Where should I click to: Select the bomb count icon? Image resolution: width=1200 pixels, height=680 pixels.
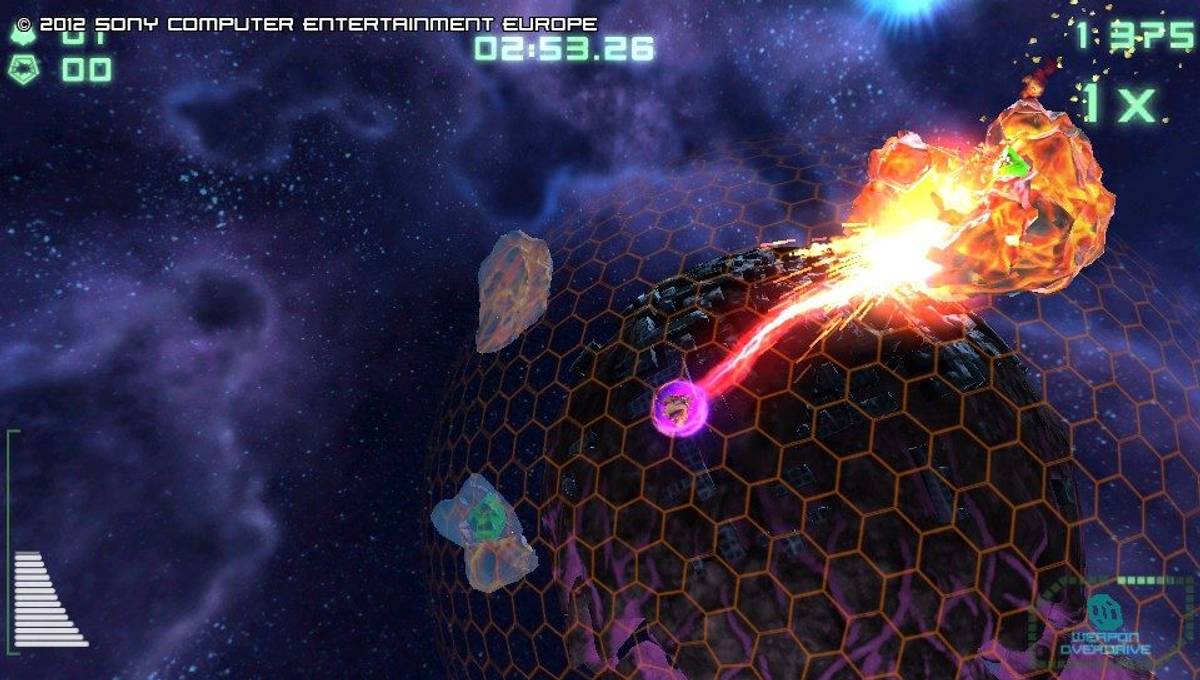point(22,69)
